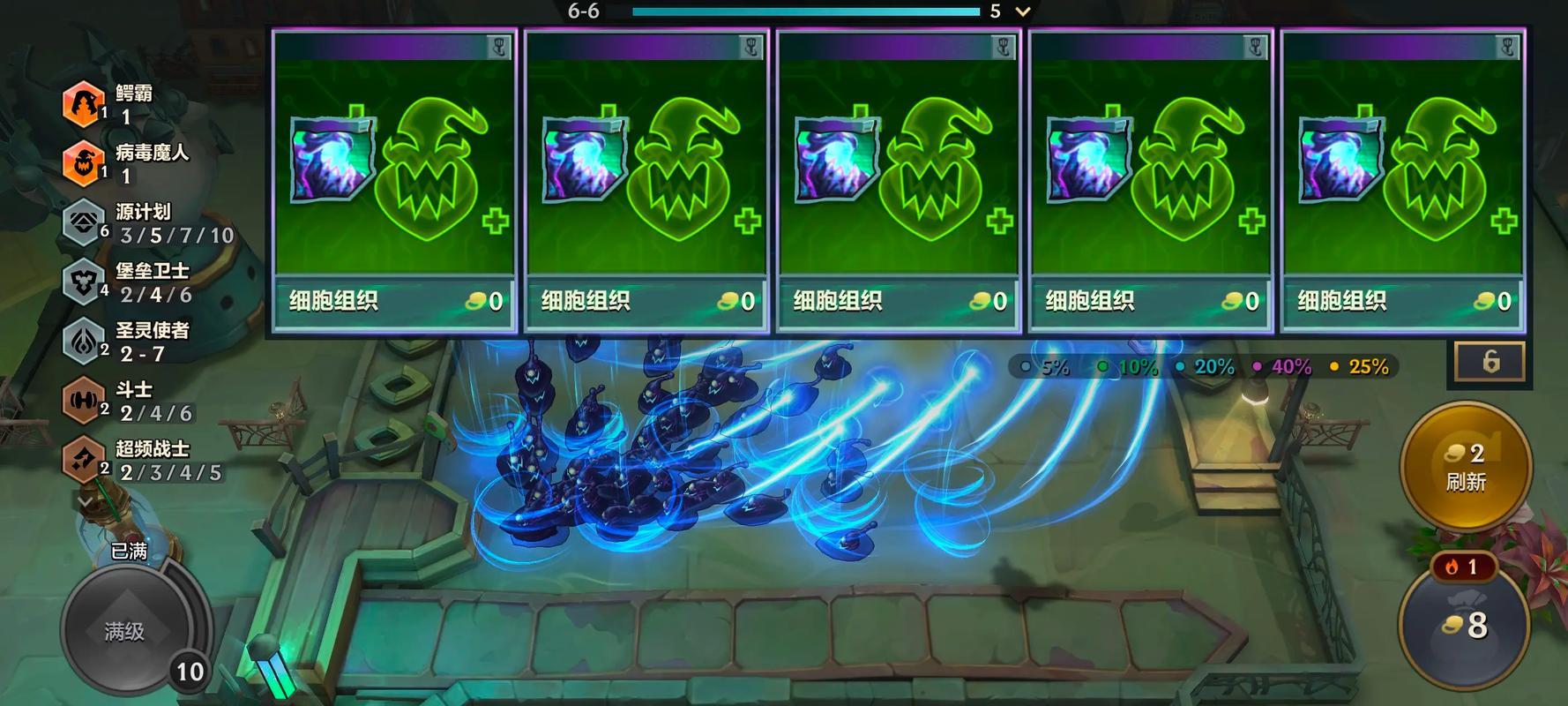The image size is (1568, 706).
Task: Inspect the 病毒魔人 trait
Action: click(84, 163)
